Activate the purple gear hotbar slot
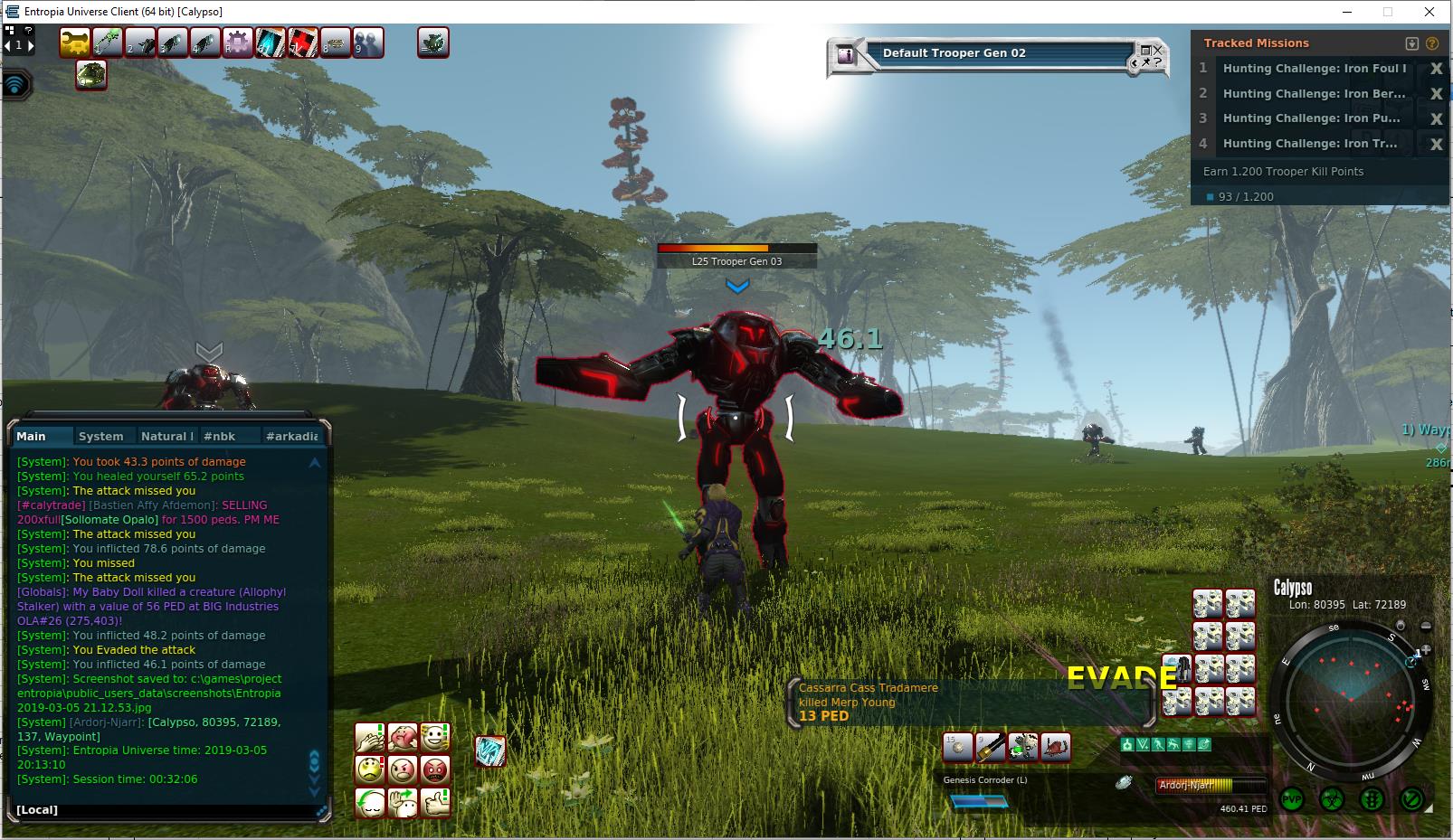The image size is (1453, 840). coord(238,42)
